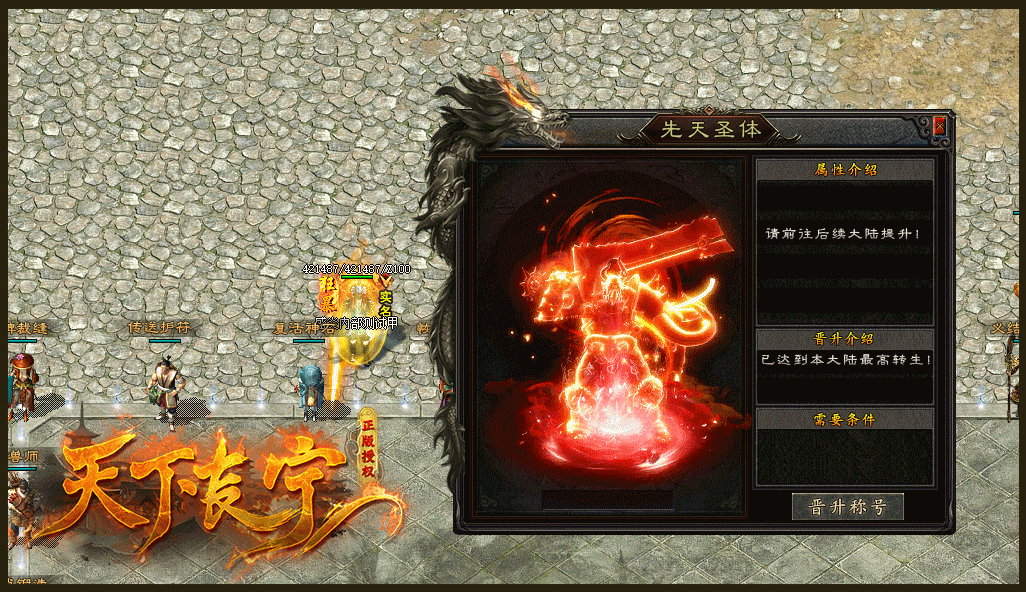The image size is (1026, 592).
Task: Close the 先天圣体 panel
Action: coord(939,127)
